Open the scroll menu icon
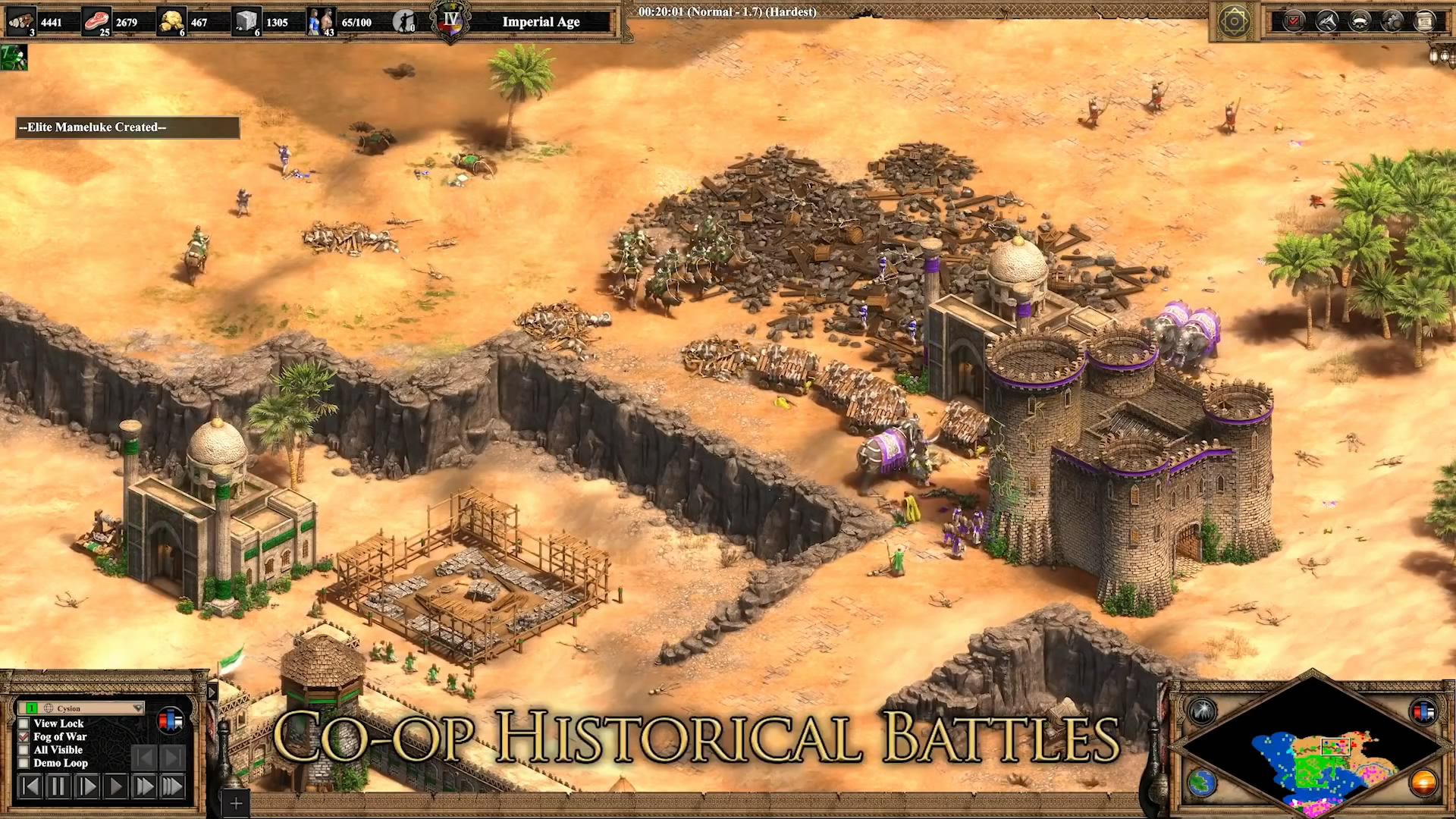Viewport: 1456px width, 819px height. coord(1425,20)
